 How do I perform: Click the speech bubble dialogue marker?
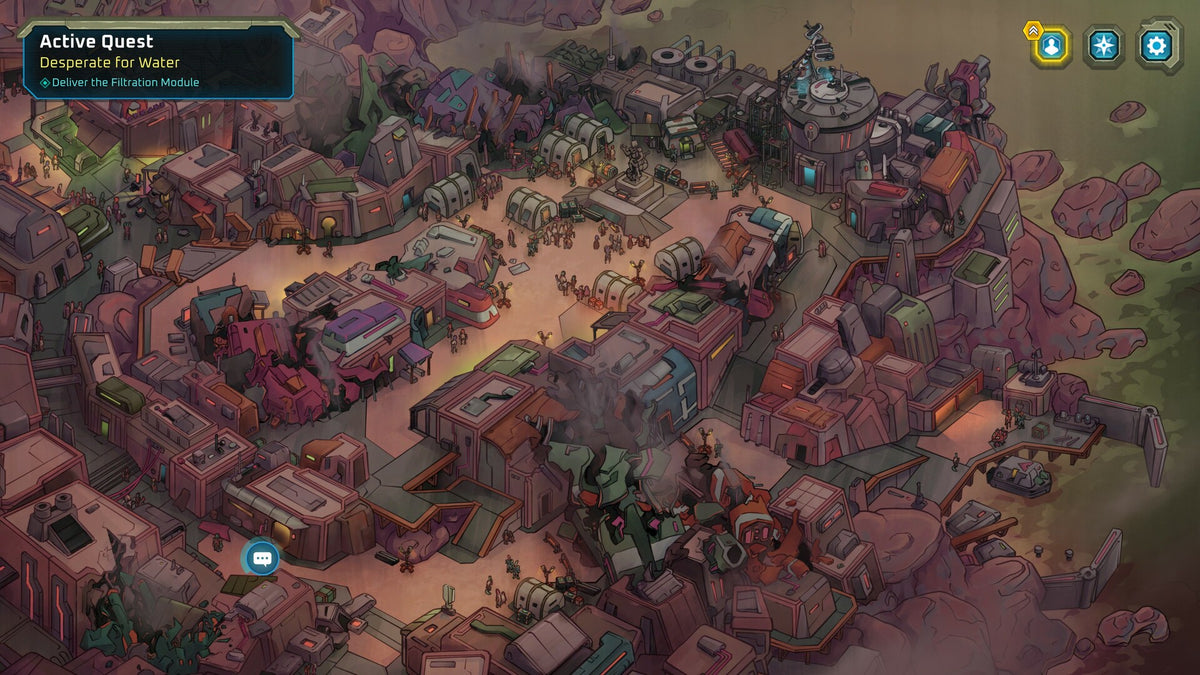(262, 558)
